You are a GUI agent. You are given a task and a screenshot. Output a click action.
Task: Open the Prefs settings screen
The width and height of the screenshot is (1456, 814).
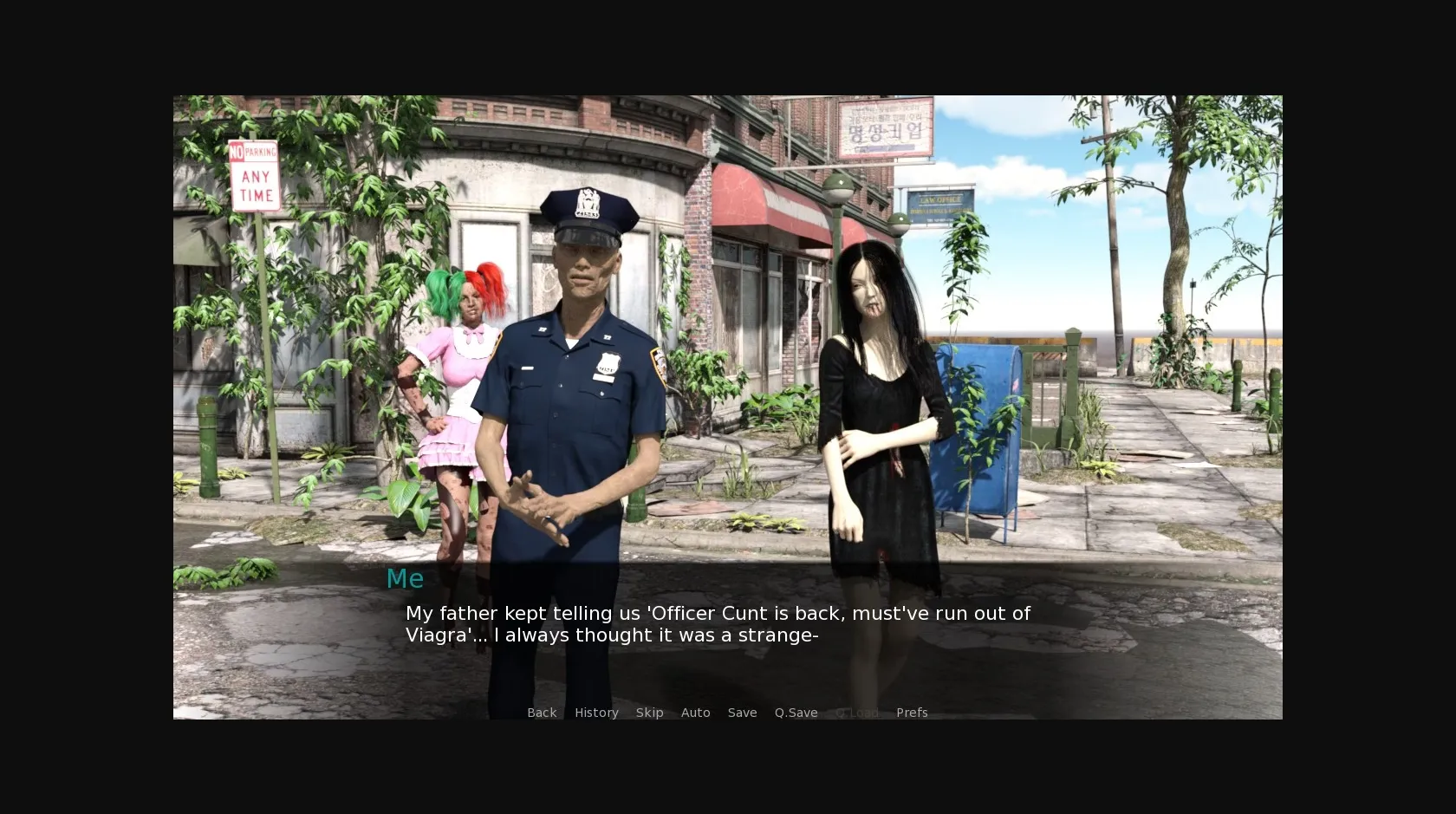pyautogui.click(x=911, y=713)
